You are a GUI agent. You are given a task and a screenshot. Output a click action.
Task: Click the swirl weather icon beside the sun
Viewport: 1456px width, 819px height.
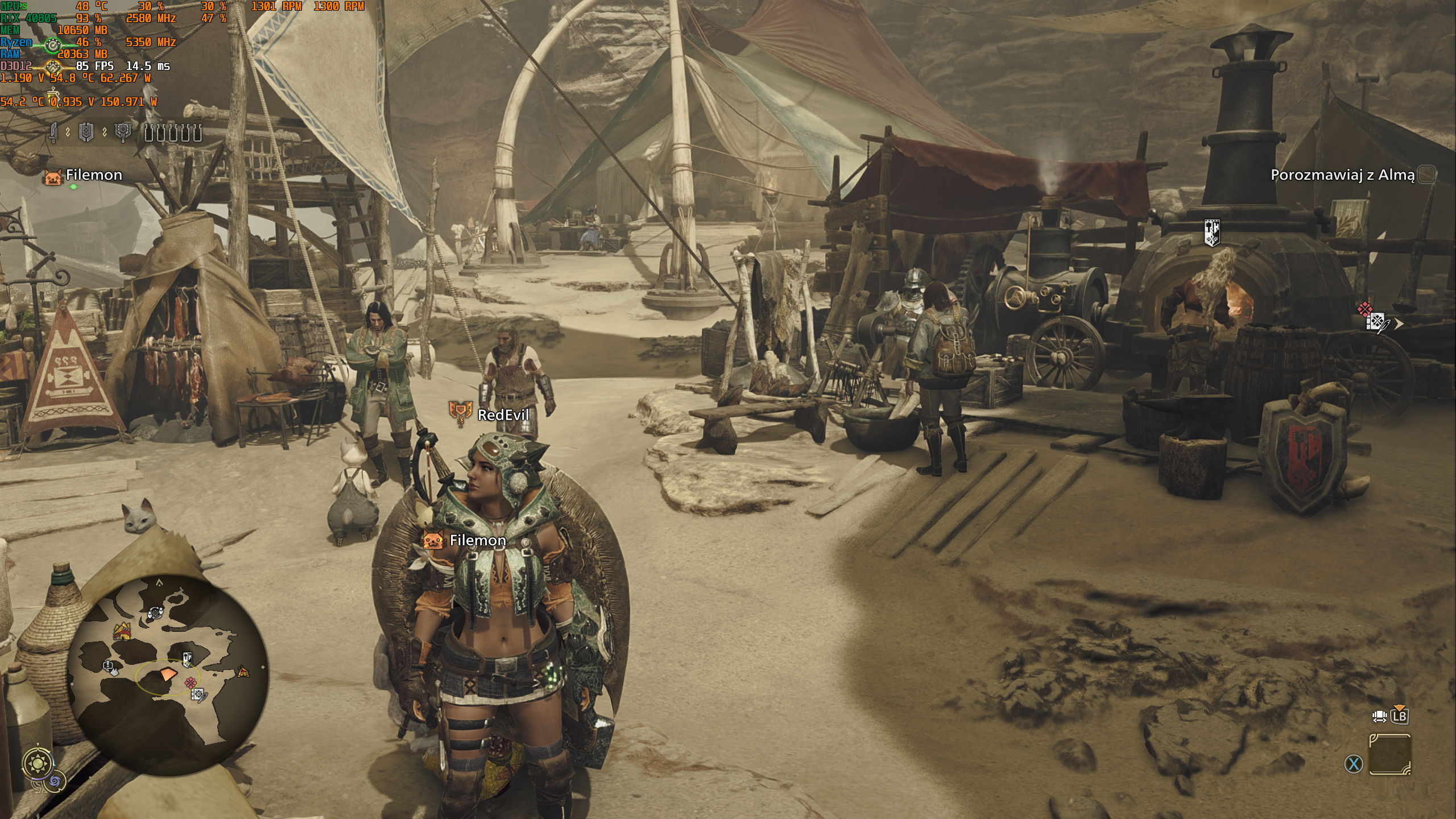tap(56, 781)
